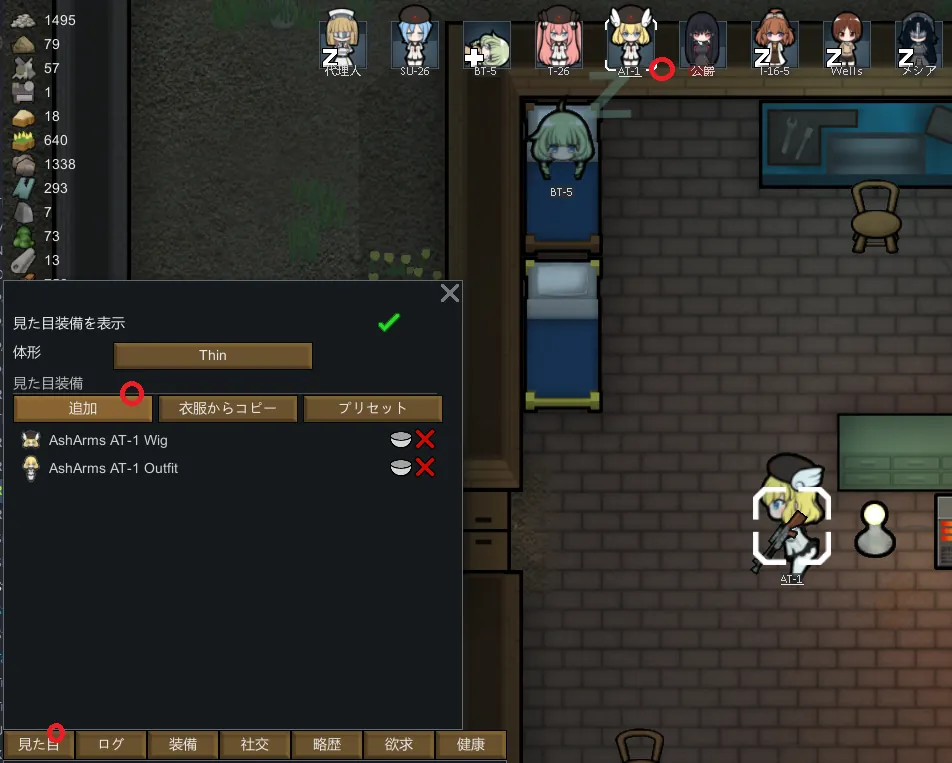Viewport: 952px width, 763px height.
Task: Open the 欲求 tab
Action: coord(399,745)
